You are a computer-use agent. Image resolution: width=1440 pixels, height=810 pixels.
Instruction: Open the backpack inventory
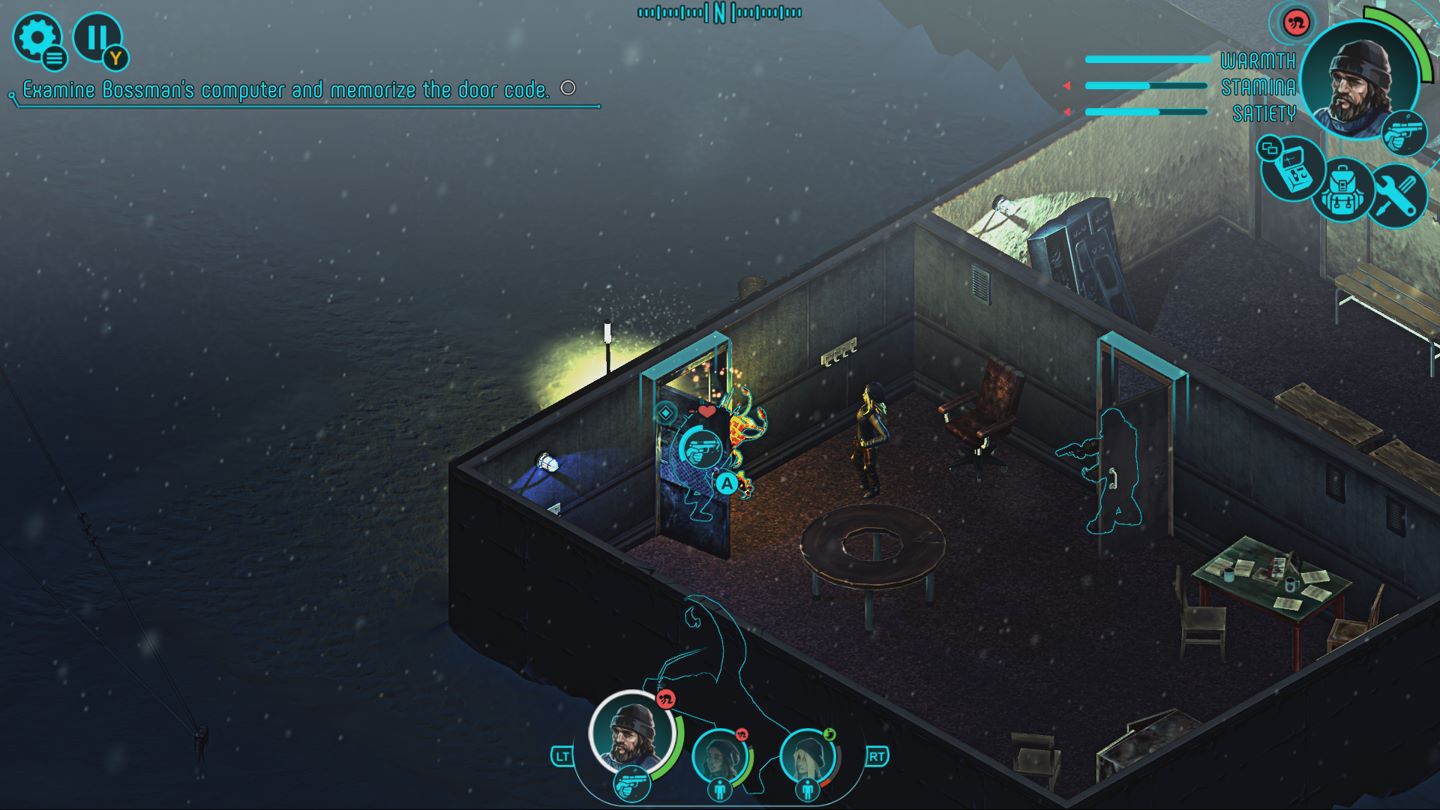click(x=1344, y=189)
